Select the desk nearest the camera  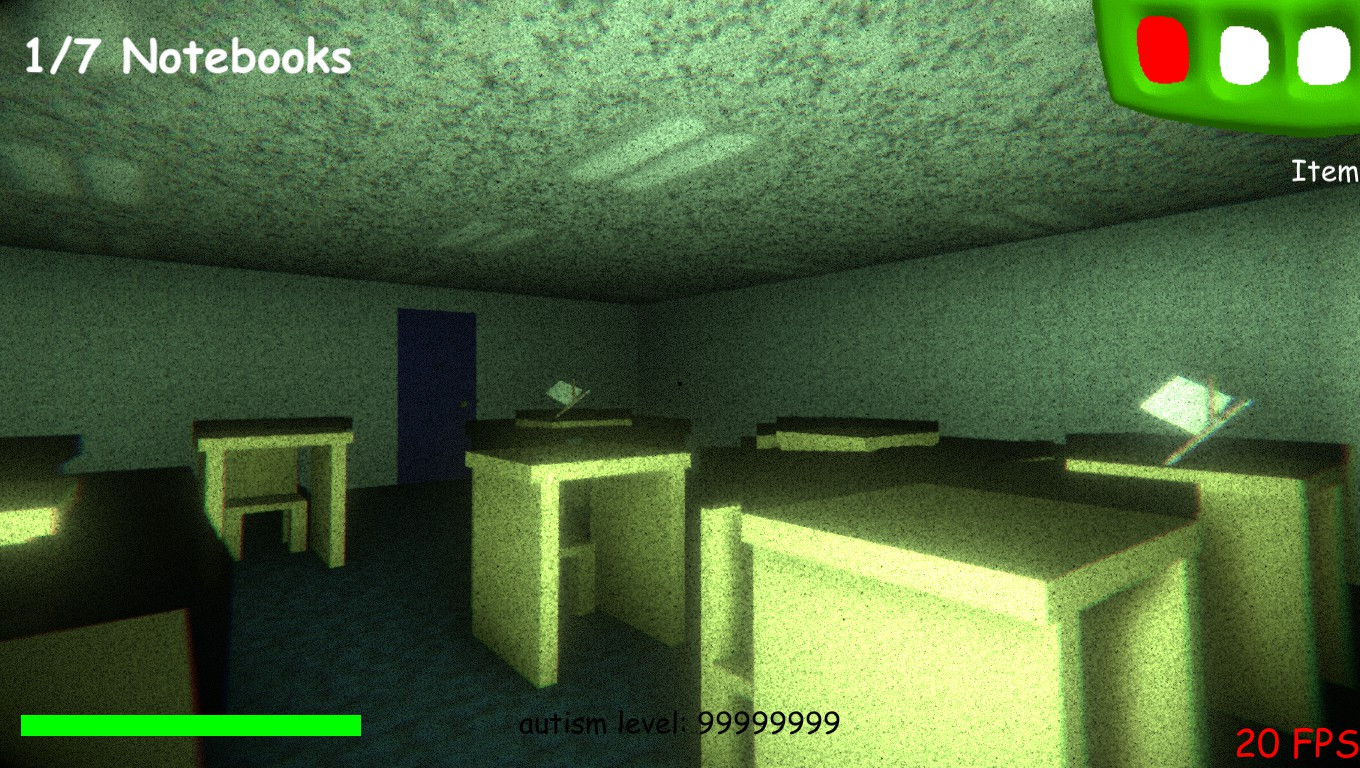click(x=900, y=620)
